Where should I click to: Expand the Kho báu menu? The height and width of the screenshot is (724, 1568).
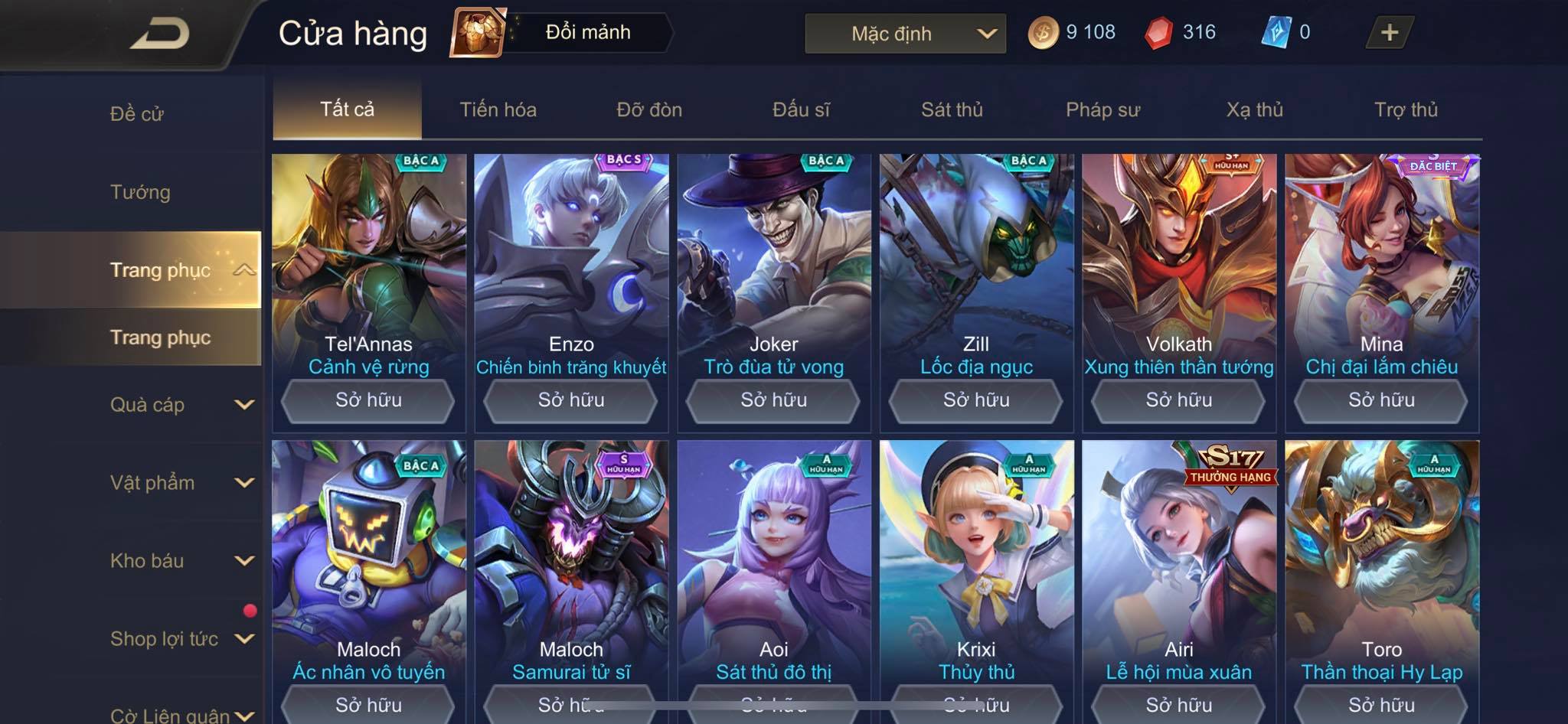(181, 561)
